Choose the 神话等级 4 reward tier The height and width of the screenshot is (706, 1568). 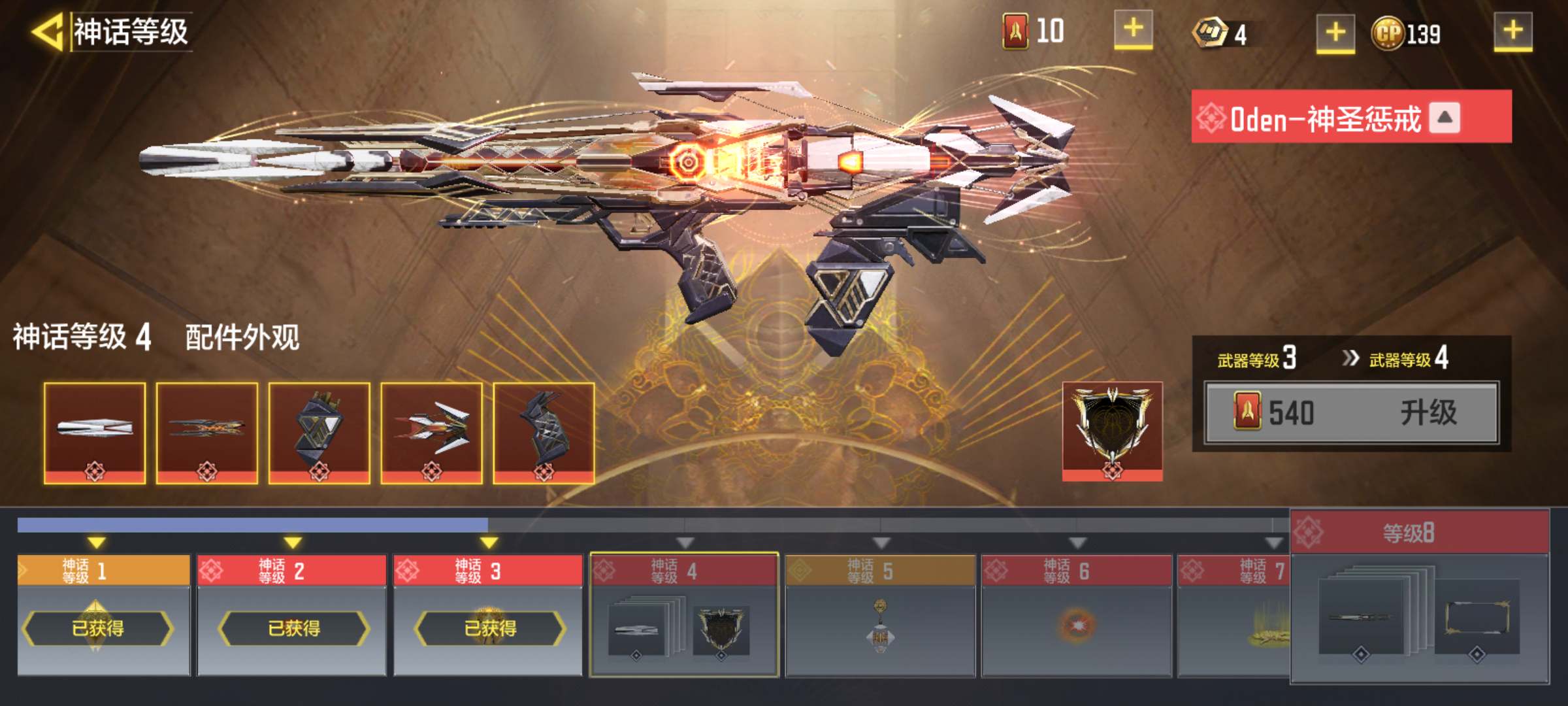(684, 614)
